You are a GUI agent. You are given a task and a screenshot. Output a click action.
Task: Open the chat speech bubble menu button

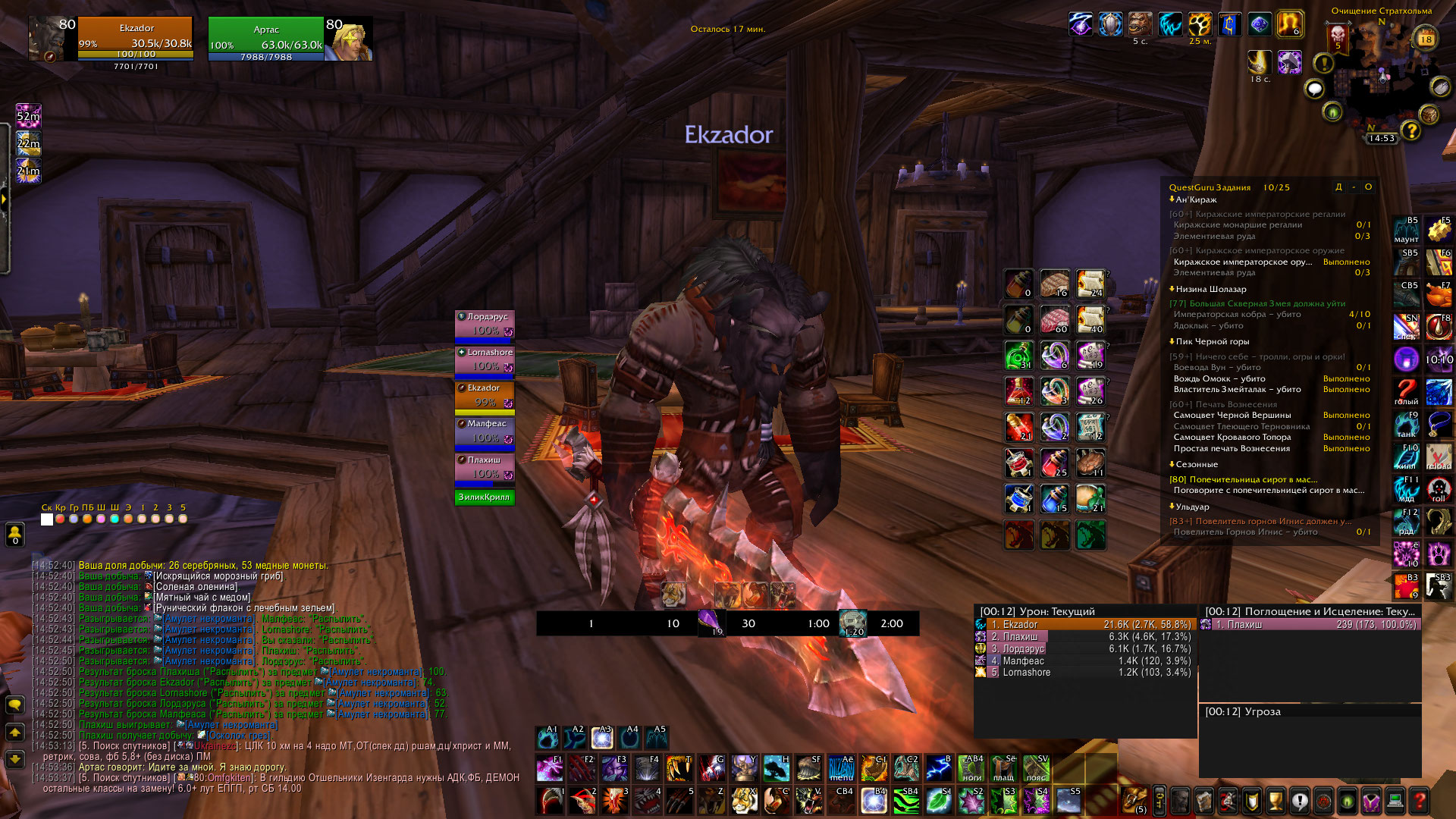coord(14,704)
